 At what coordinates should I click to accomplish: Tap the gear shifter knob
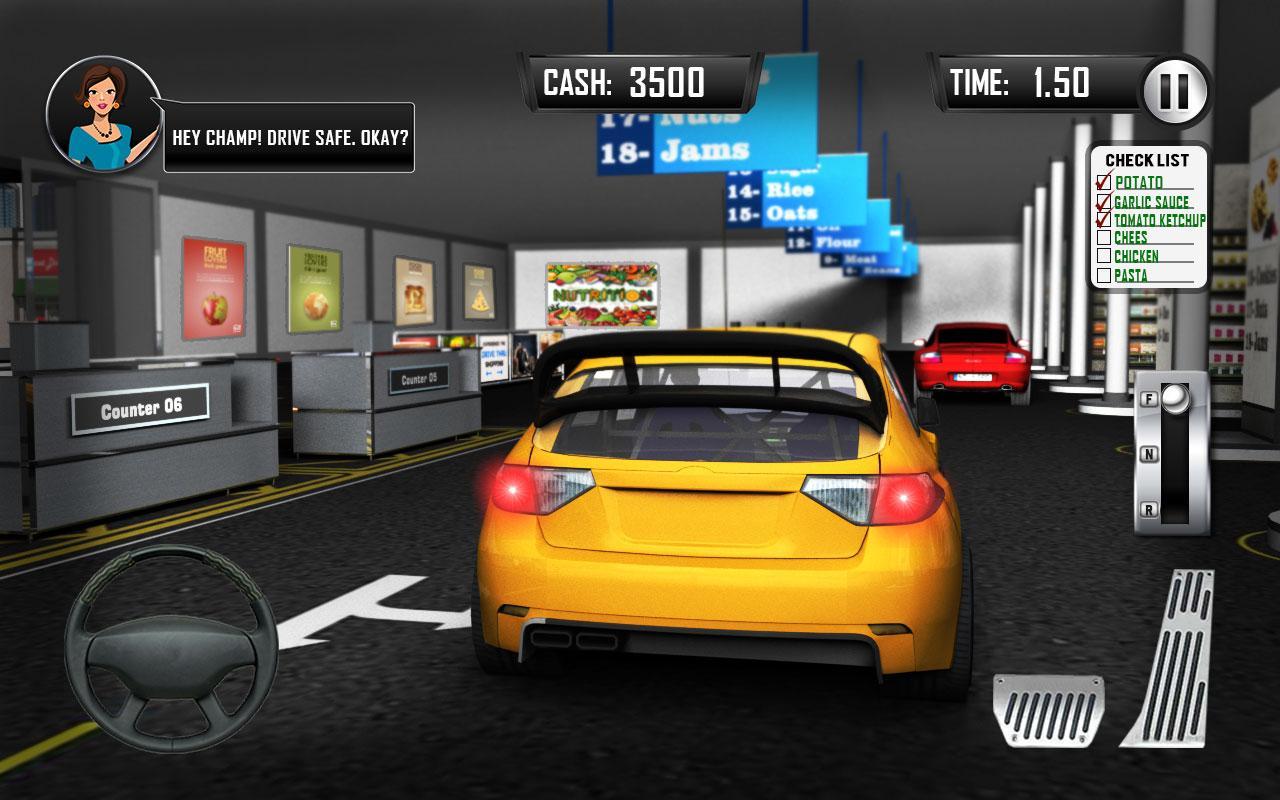(x=1178, y=398)
